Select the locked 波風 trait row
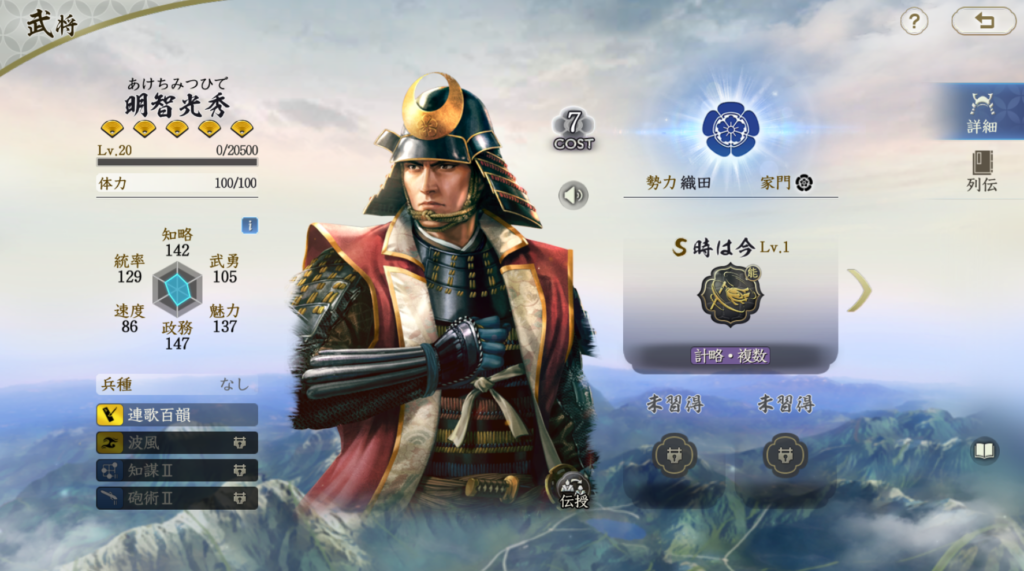The width and height of the screenshot is (1024, 571). point(177,442)
